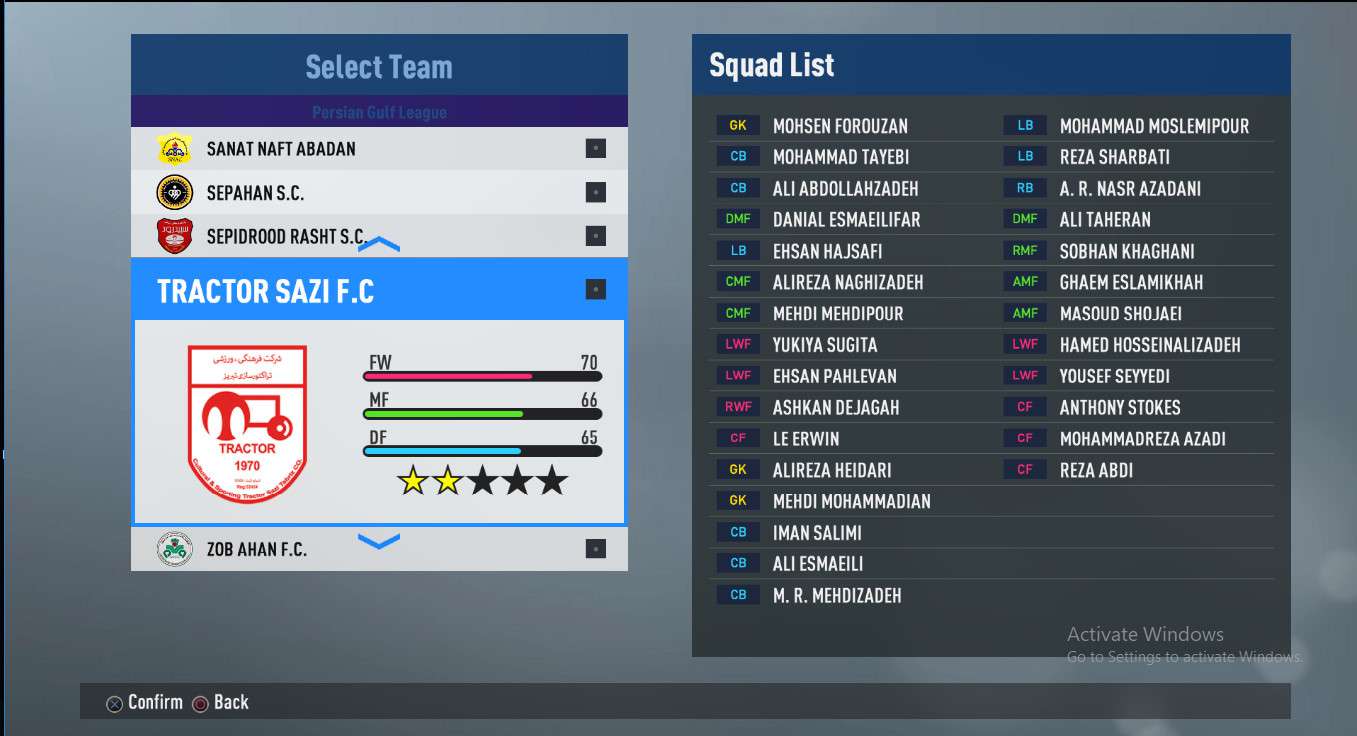This screenshot has width=1357, height=736.
Task: Toggle the checkbox beside Sepahan S.C.
Action: 596,192
